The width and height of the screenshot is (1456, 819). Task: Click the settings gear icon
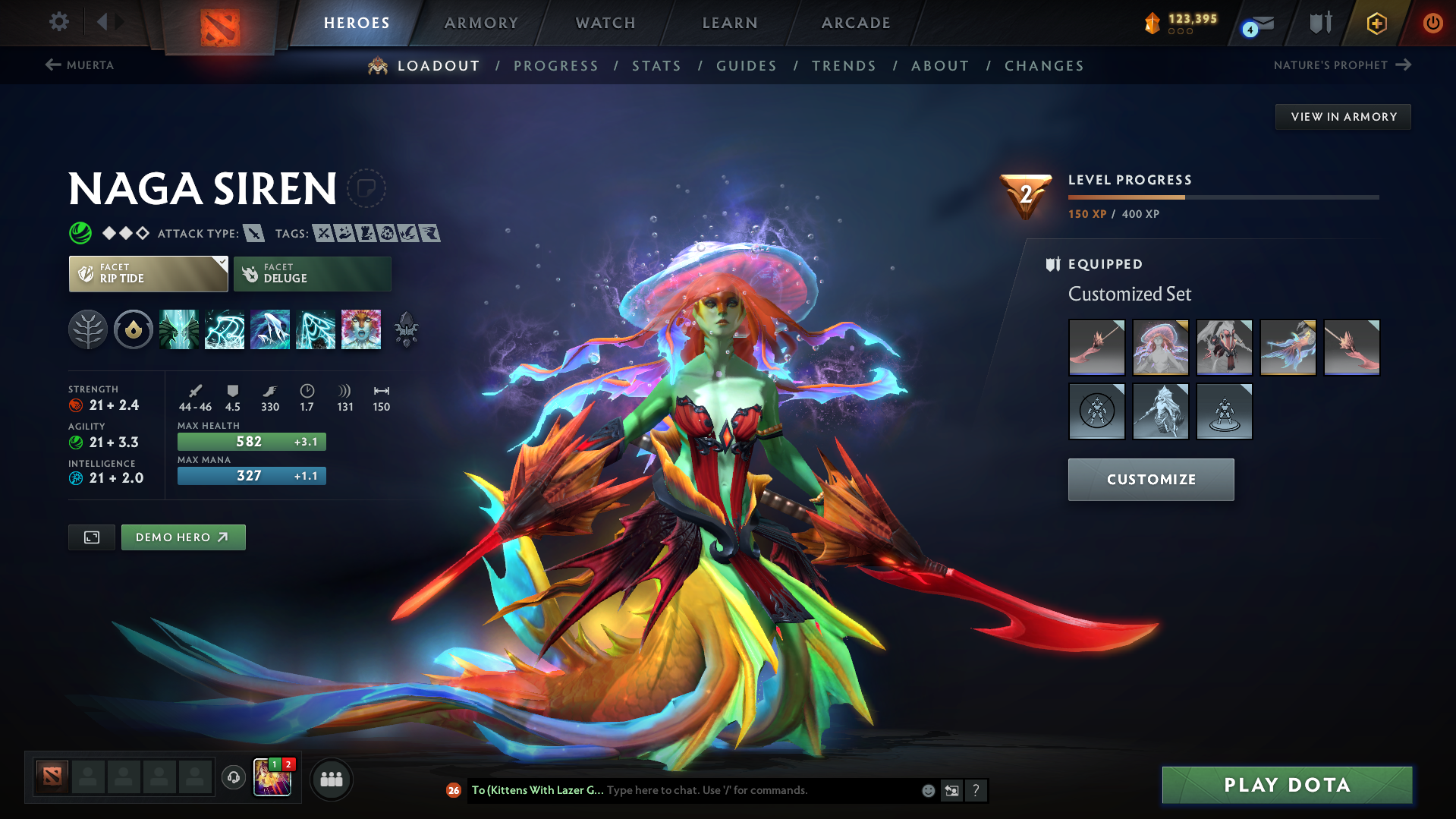pyautogui.click(x=58, y=23)
